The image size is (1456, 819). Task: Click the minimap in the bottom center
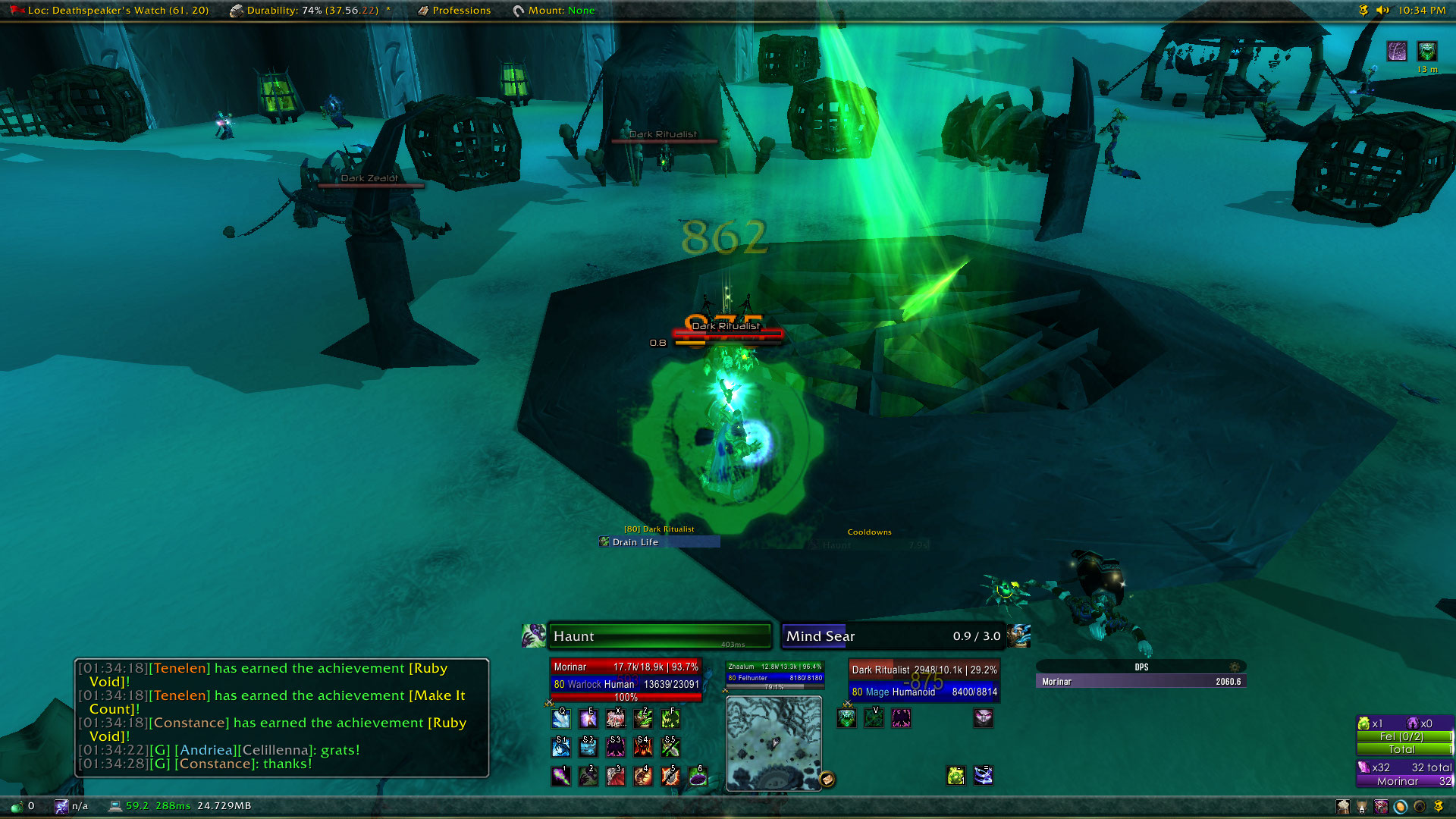point(773,742)
